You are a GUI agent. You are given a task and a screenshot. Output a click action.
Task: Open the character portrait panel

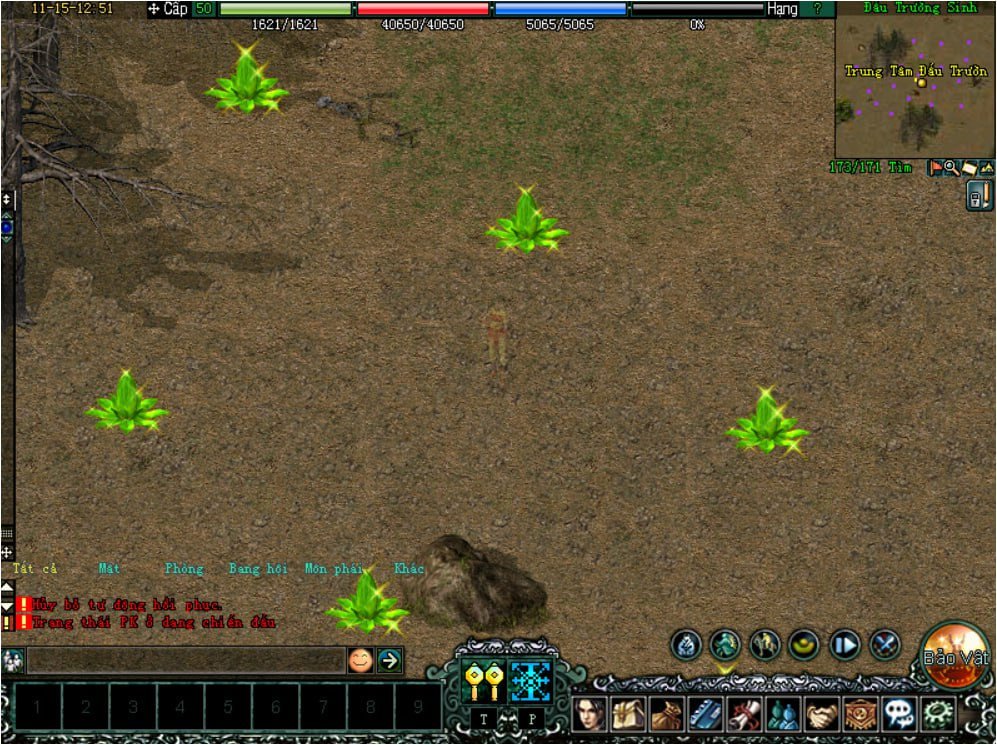click(591, 714)
